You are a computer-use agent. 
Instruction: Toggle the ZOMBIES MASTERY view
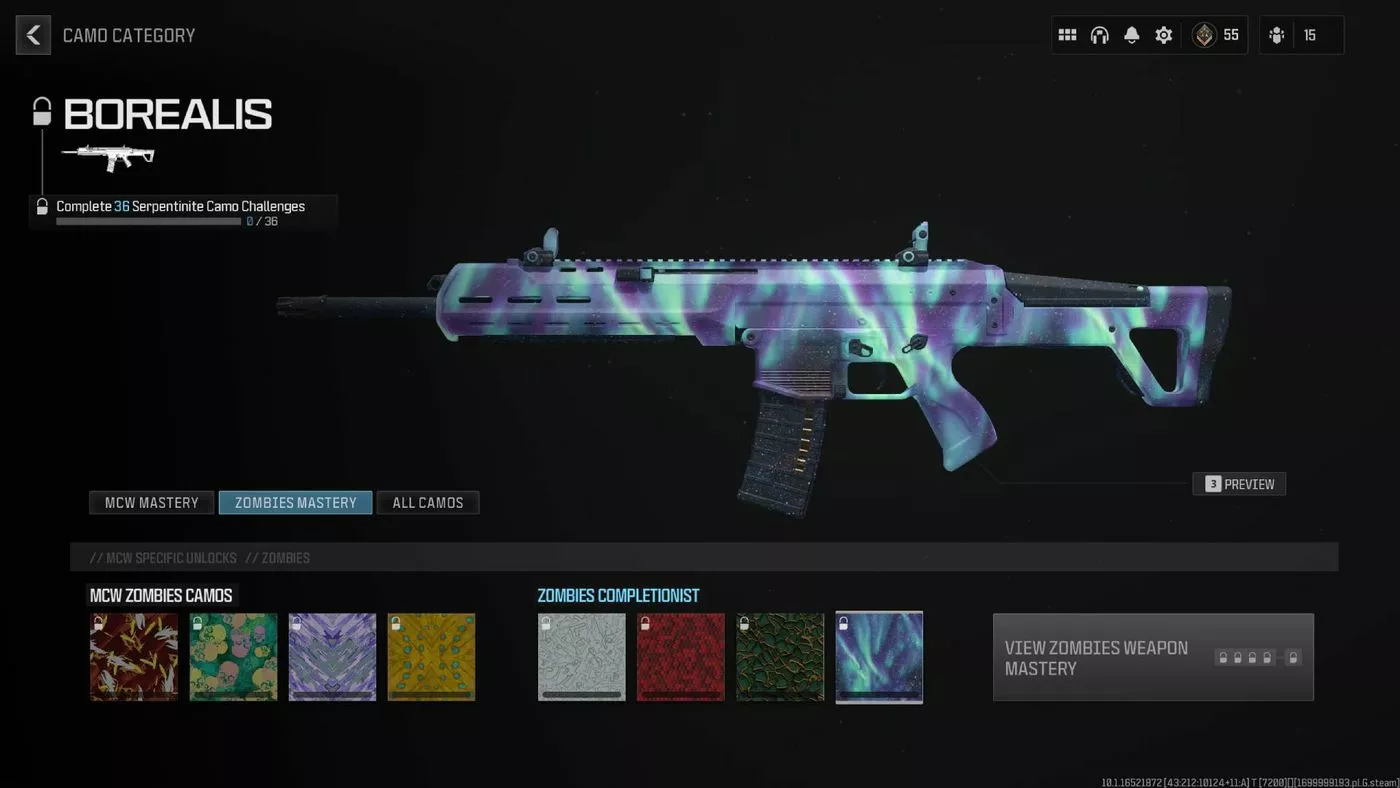[x=294, y=502]
